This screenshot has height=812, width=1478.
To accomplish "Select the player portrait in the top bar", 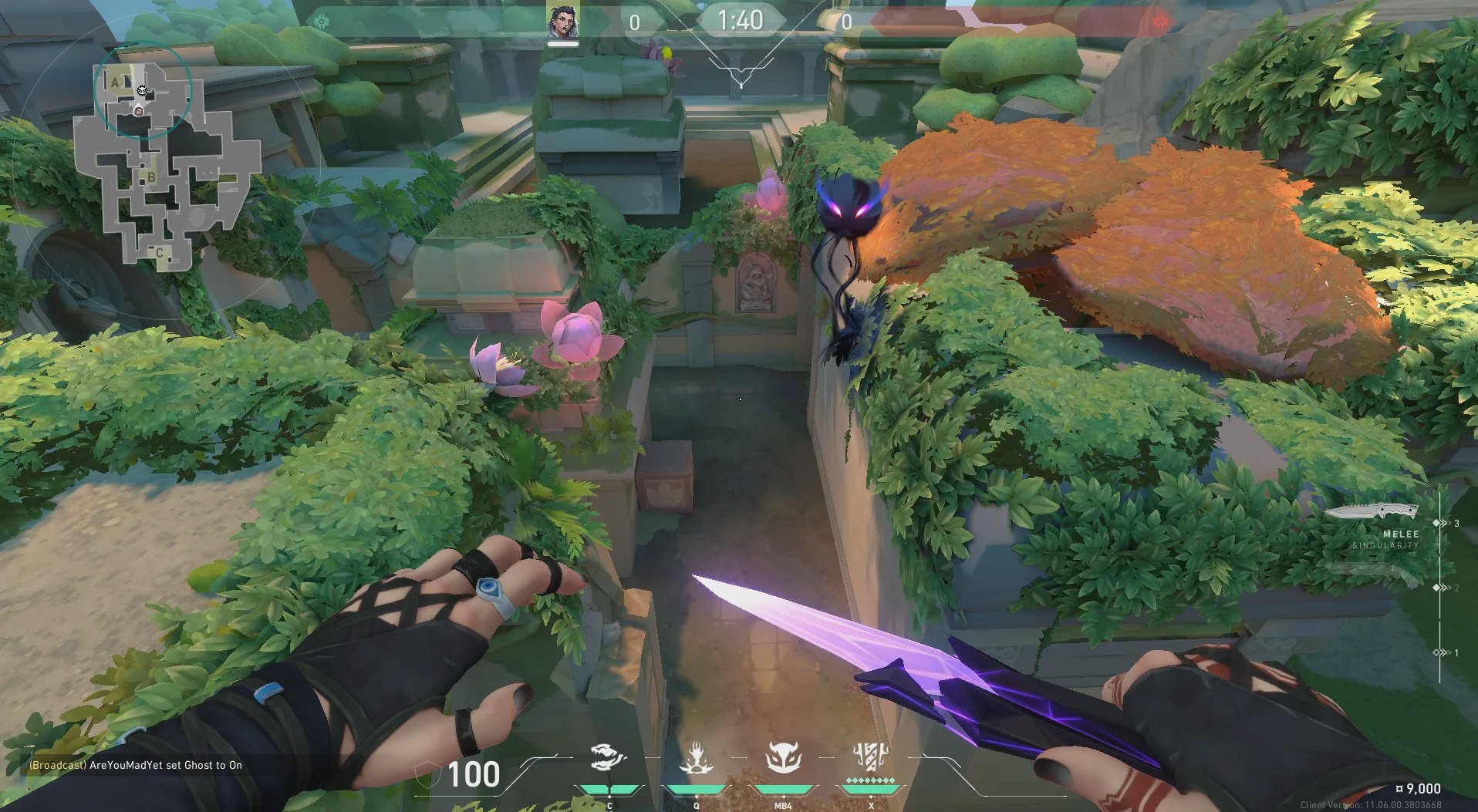I will [x=563, y=21].
